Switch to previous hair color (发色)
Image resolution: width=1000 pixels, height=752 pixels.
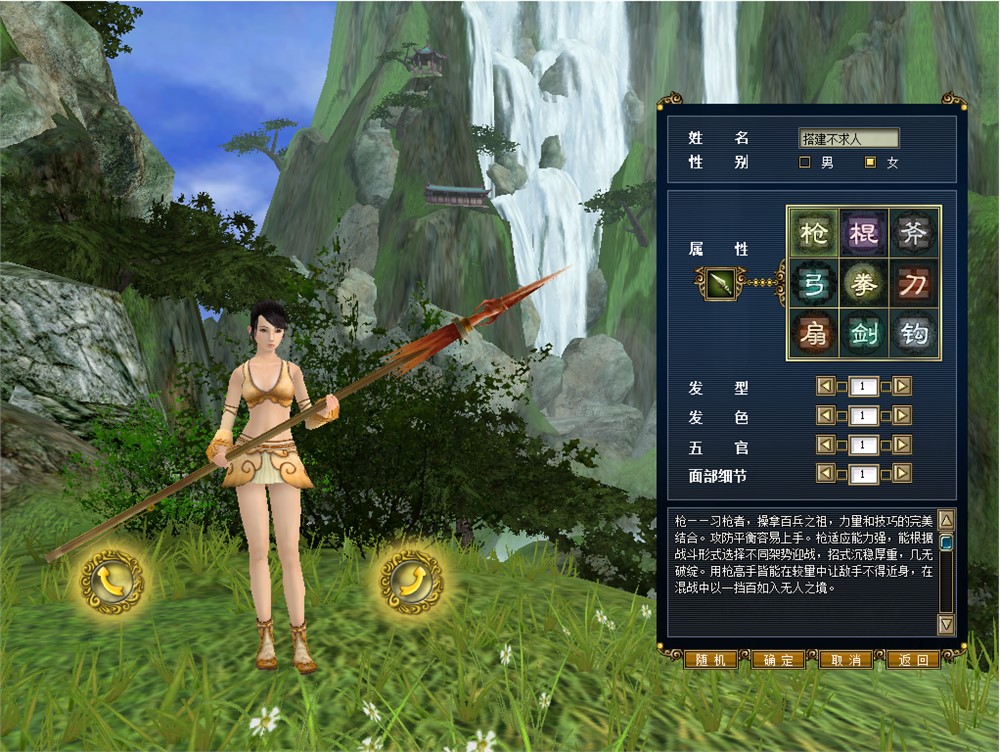825,415
